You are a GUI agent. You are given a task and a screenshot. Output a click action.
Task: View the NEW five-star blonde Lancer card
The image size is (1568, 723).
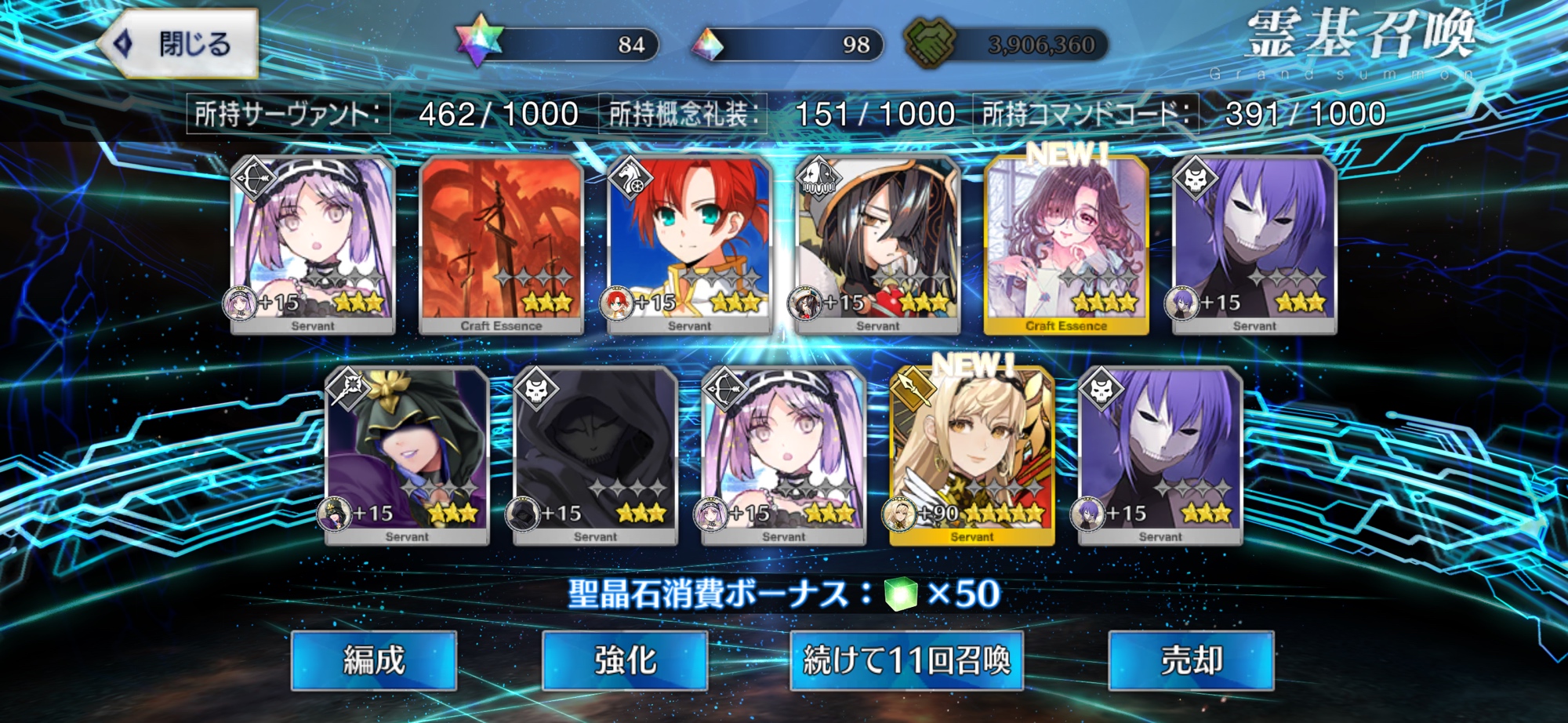[972, 456]
